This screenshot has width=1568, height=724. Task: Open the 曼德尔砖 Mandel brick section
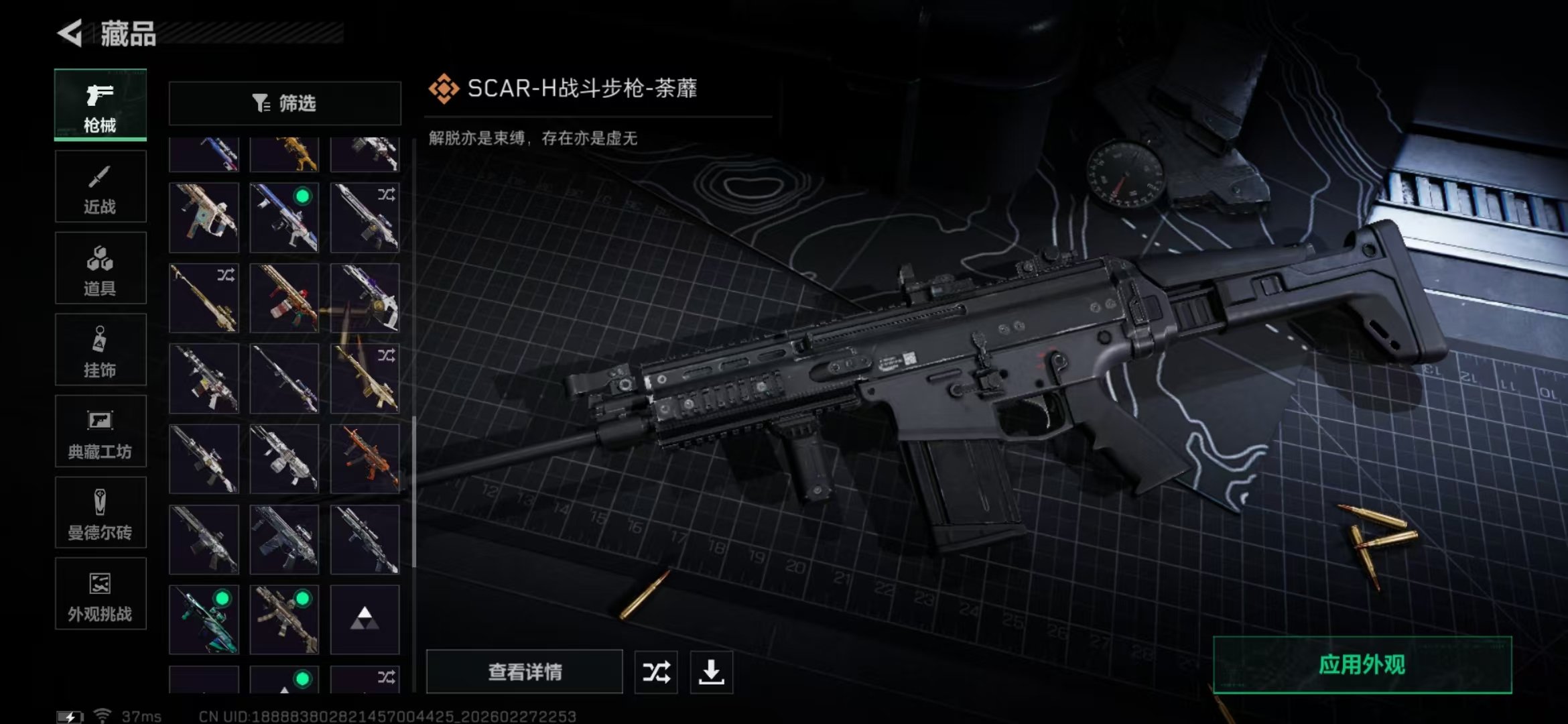pos(101,513)
